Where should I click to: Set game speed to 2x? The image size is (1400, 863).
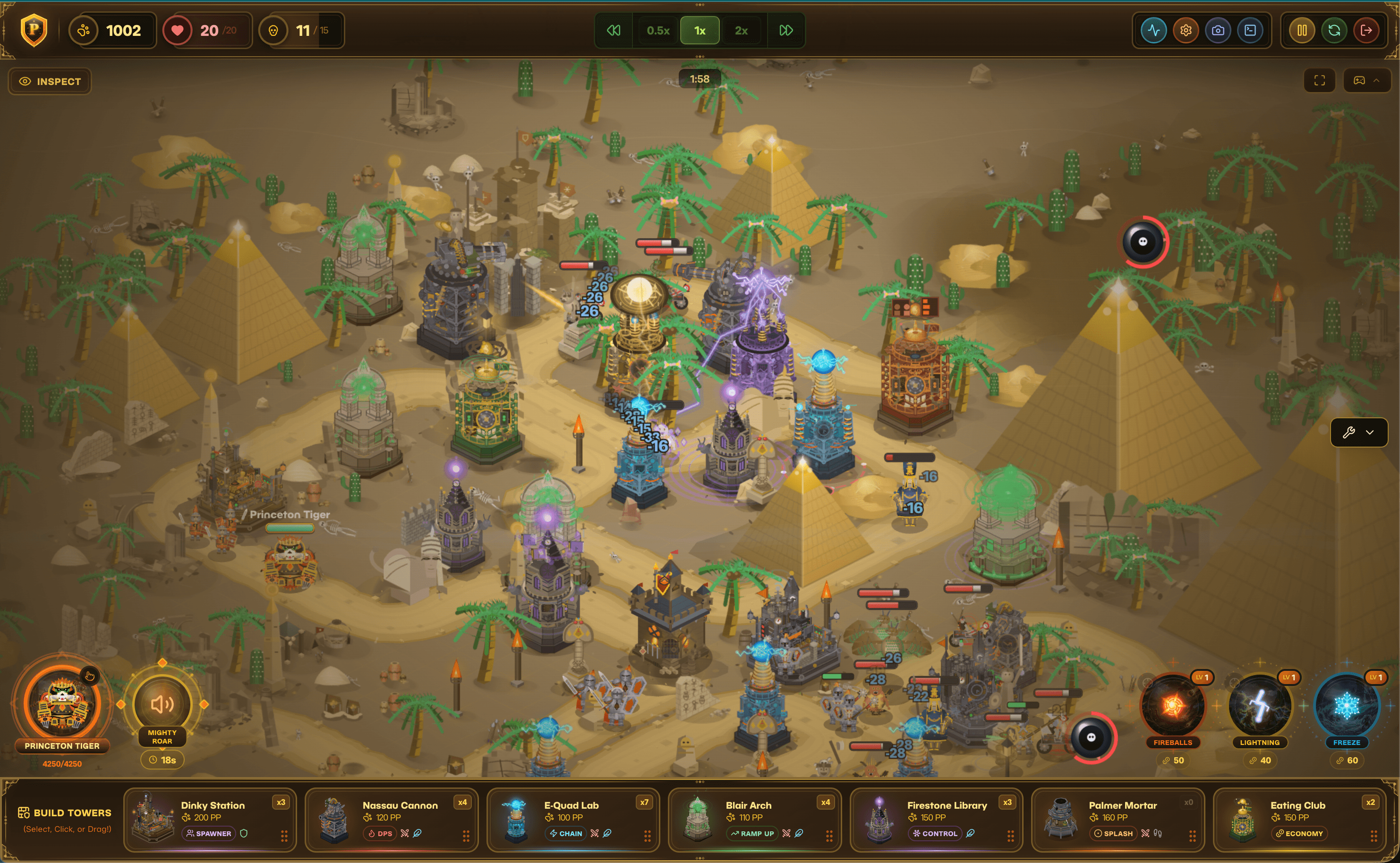[x=741, y=31]
